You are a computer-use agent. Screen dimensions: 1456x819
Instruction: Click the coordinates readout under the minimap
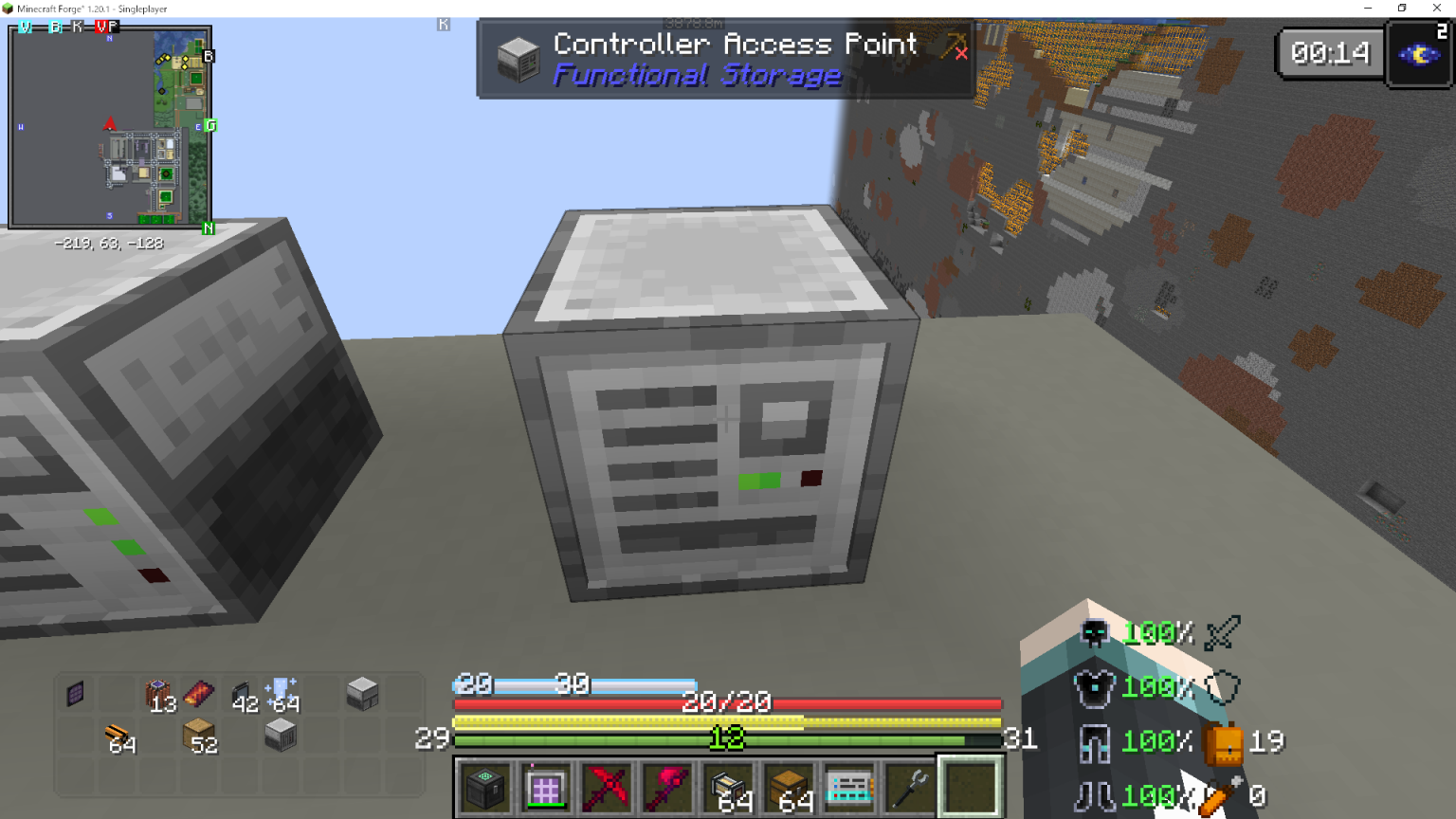108,243
